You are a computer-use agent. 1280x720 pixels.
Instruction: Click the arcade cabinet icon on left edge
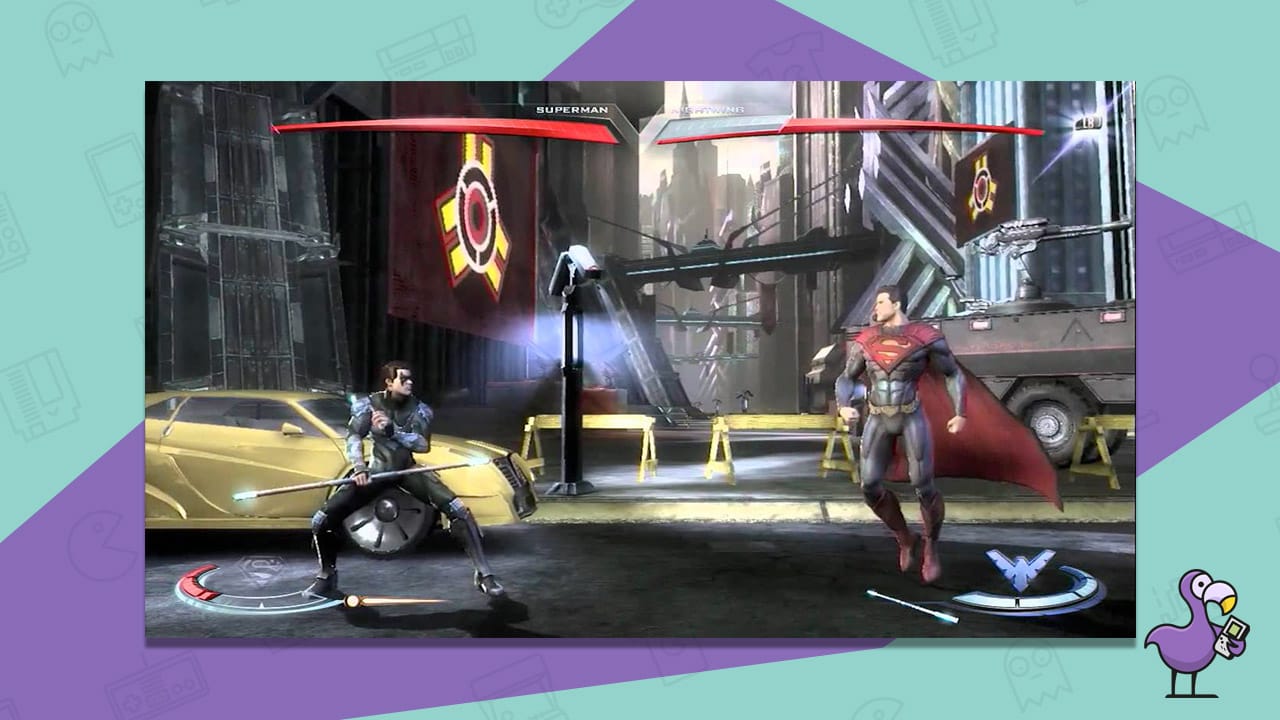[x=10, y=235]
